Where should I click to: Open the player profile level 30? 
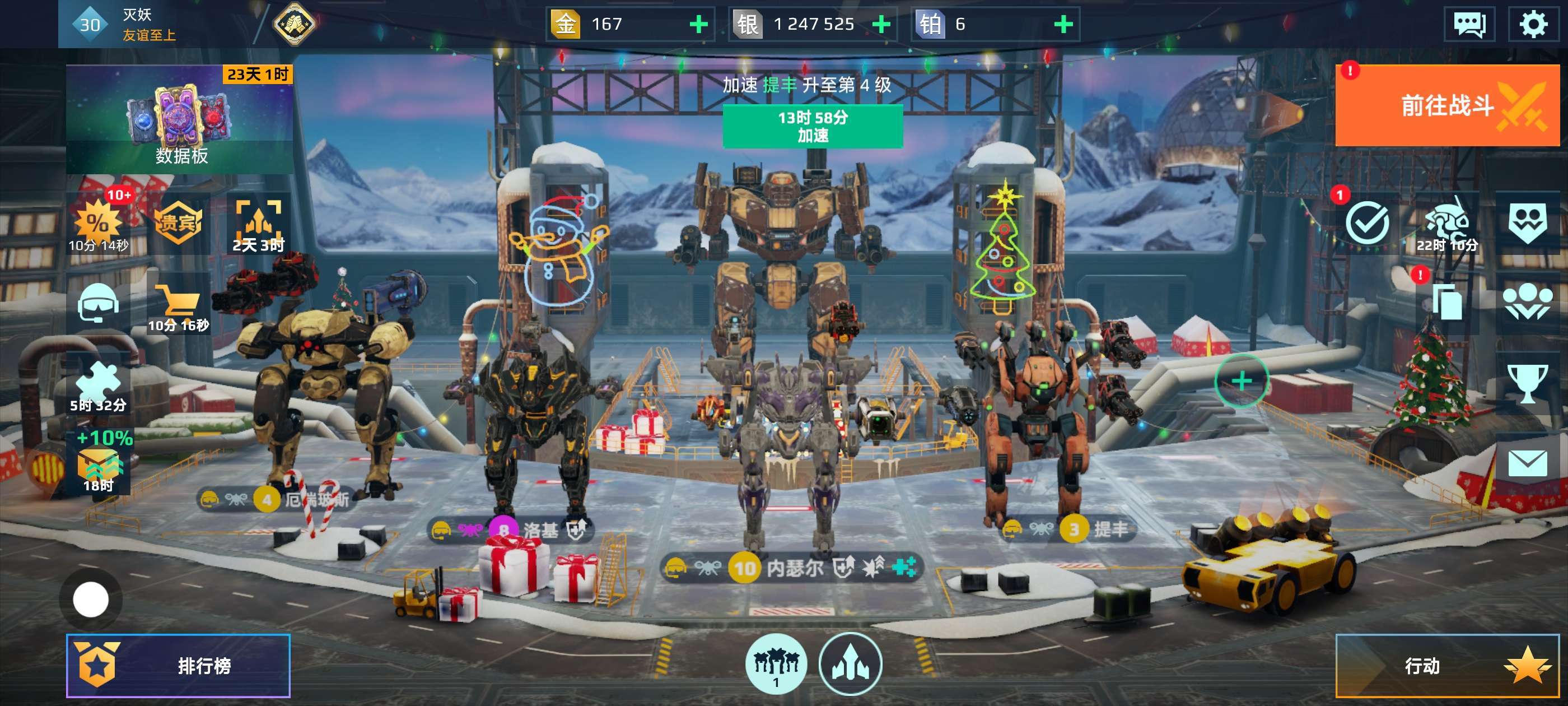coord(90,24)
